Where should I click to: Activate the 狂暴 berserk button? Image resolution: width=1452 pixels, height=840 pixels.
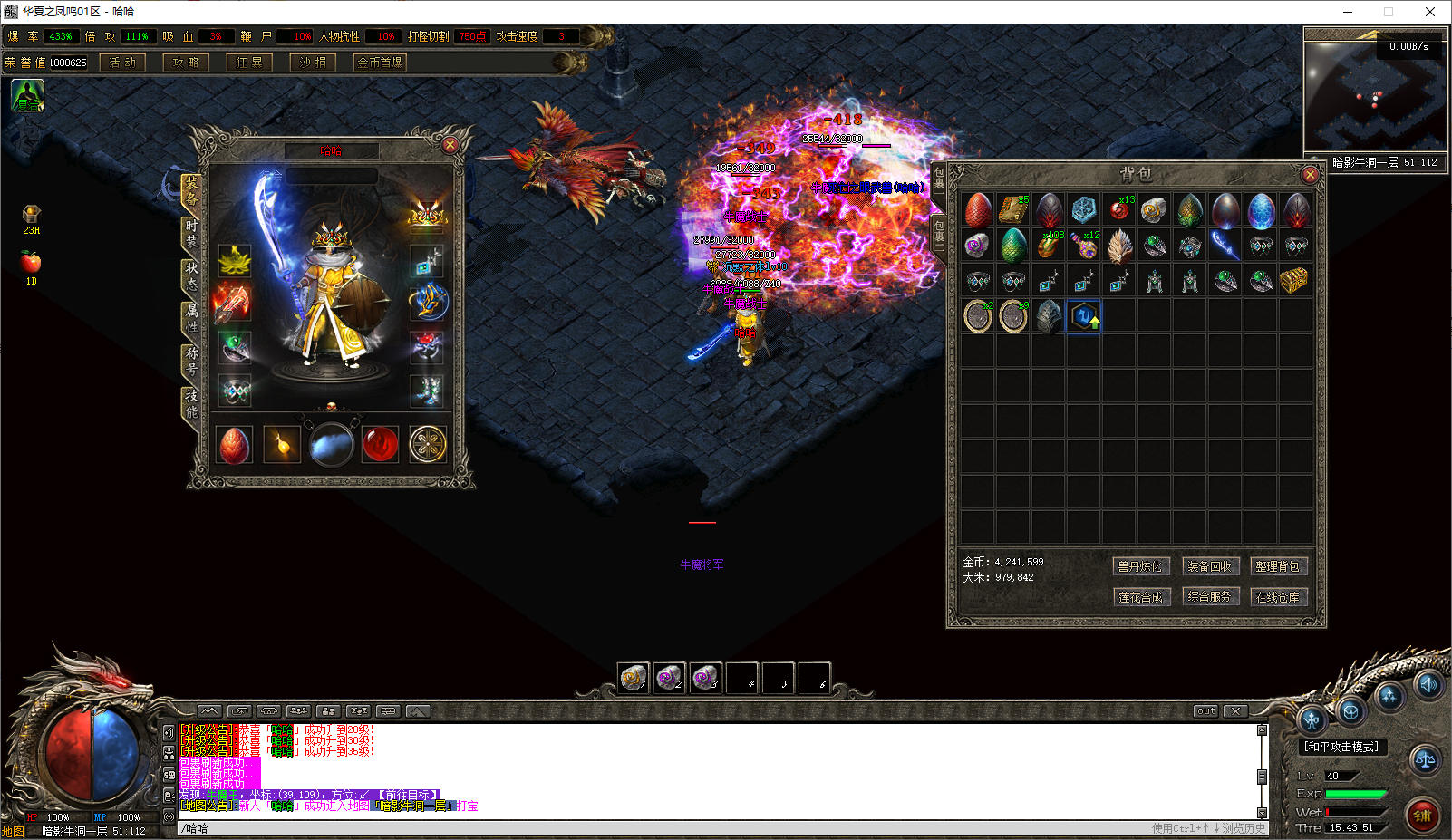pos(249,63)
